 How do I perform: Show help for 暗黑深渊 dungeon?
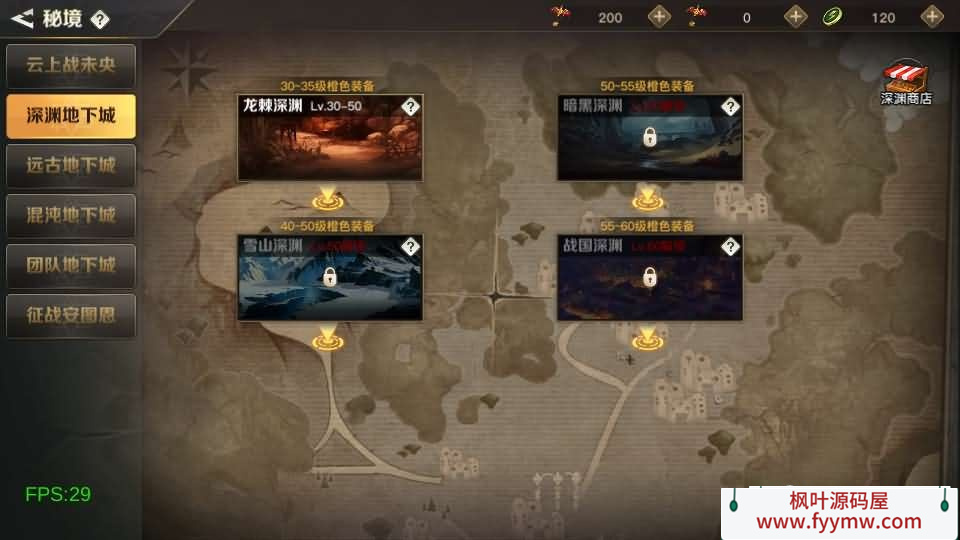pyautogui.click(x=730, y=107)
